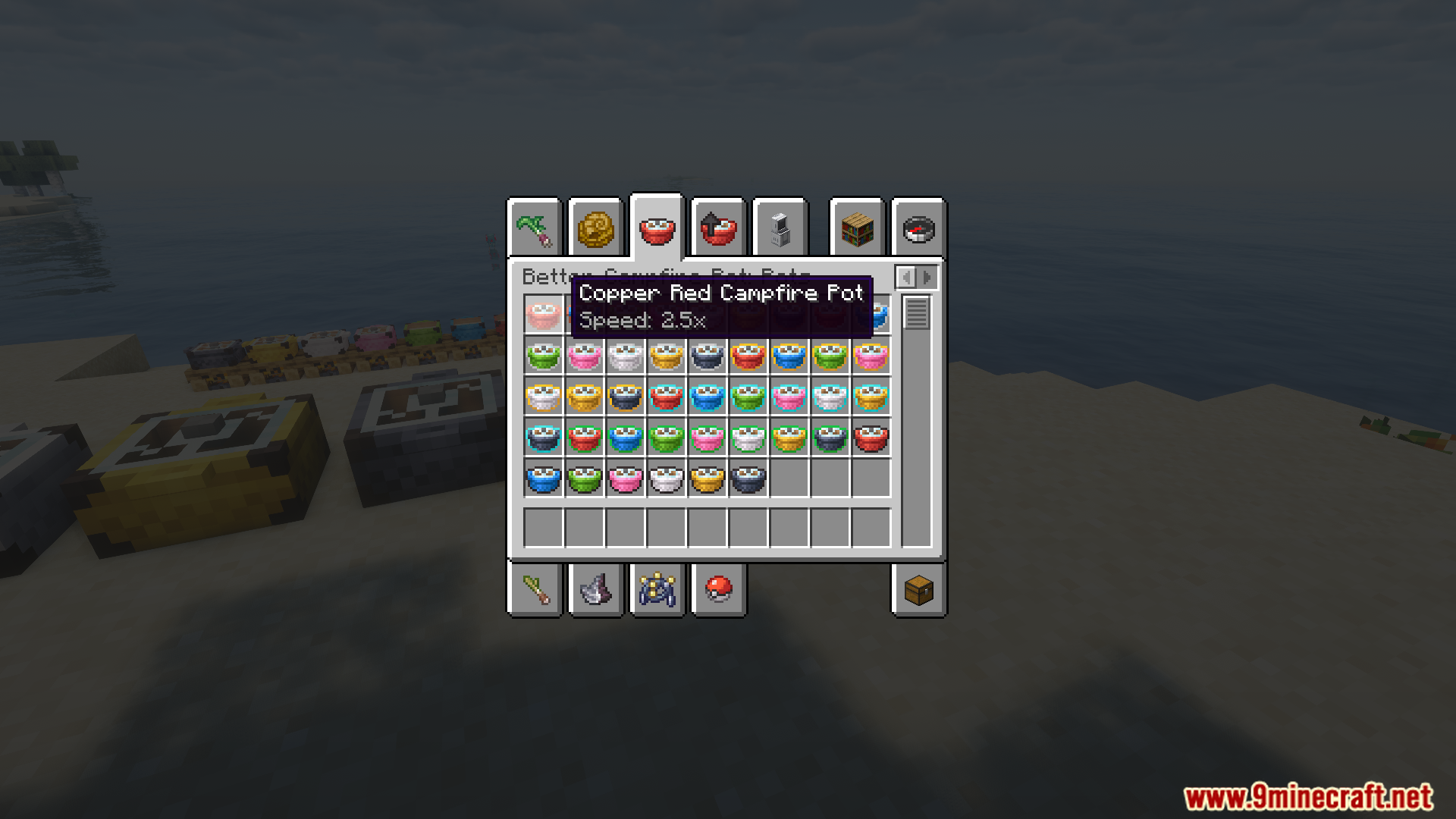This screenshot has width=1456, height=819.
Task: Switch to the currently selected pots tab
Action: pos(658,227)
